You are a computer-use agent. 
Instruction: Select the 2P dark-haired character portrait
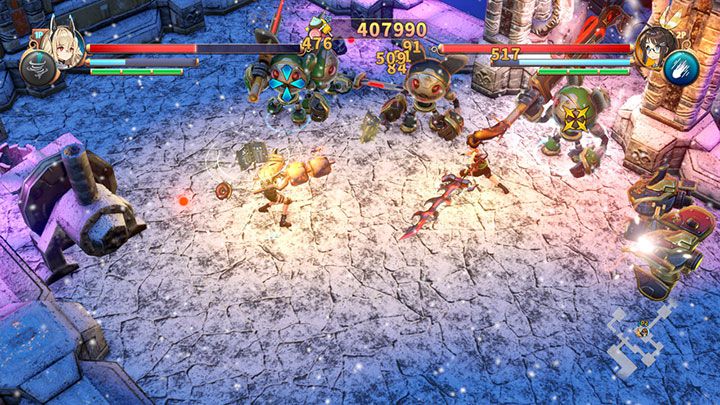654,45
